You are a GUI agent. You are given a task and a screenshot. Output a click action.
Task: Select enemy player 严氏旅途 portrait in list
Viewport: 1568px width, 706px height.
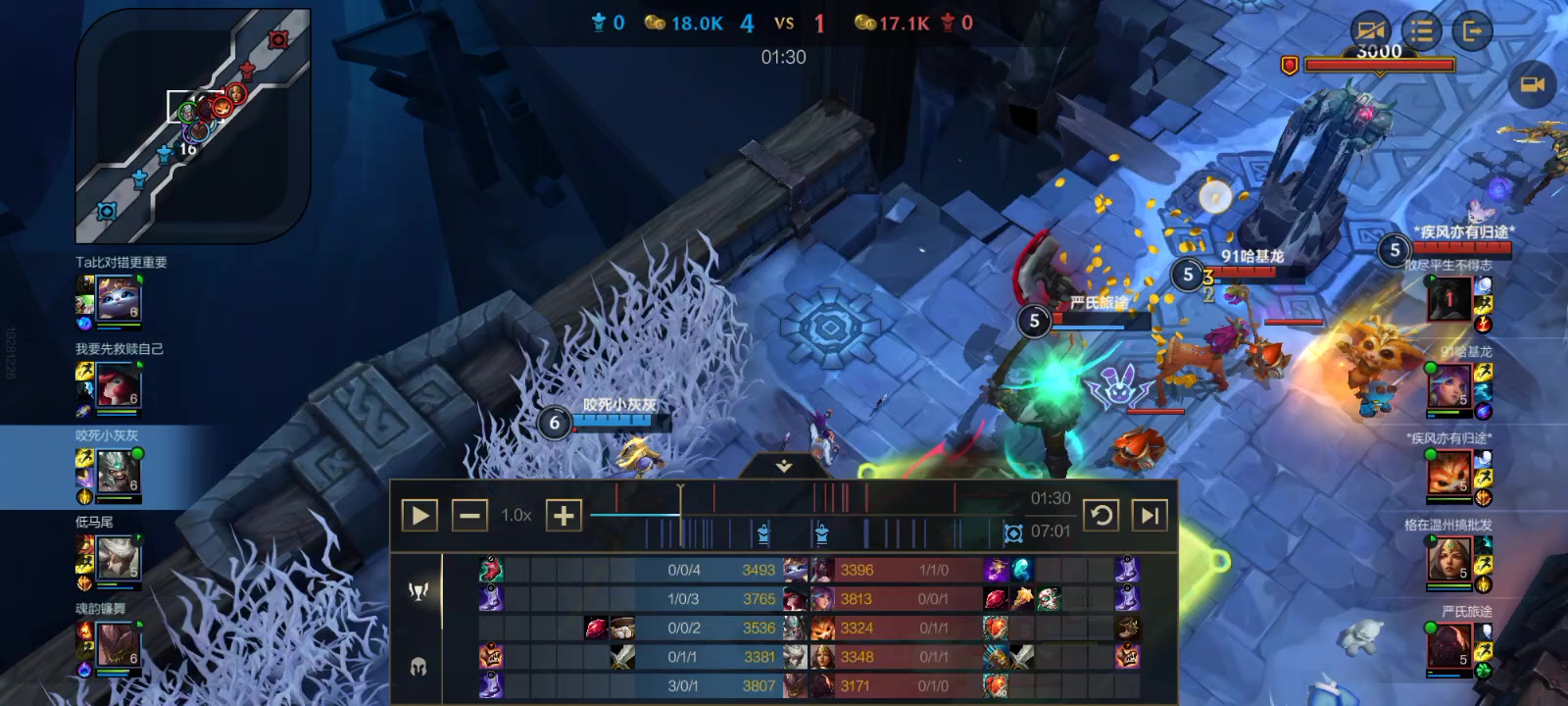point(1448,646)
